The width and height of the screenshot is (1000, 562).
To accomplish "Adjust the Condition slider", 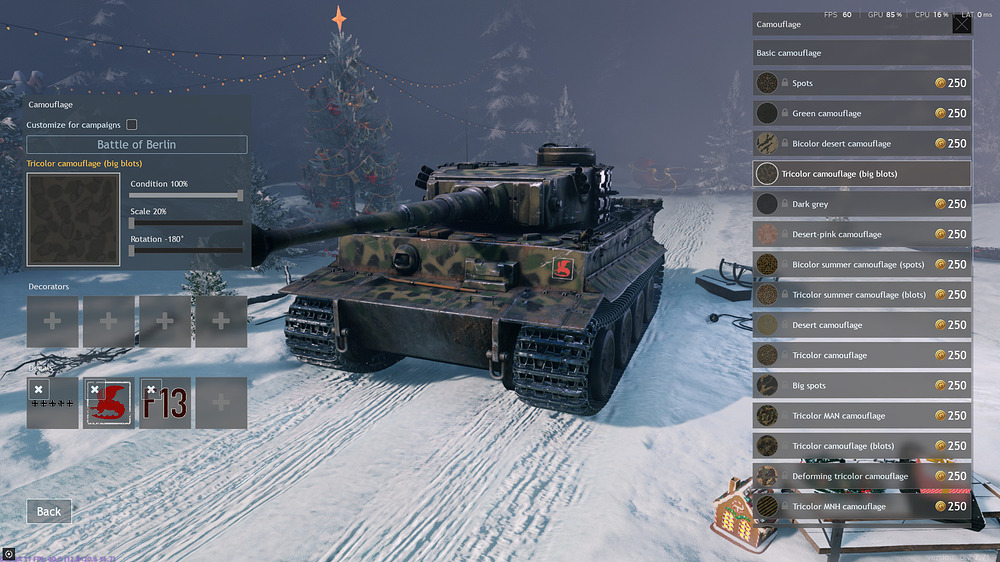I will tap(186, 196).
